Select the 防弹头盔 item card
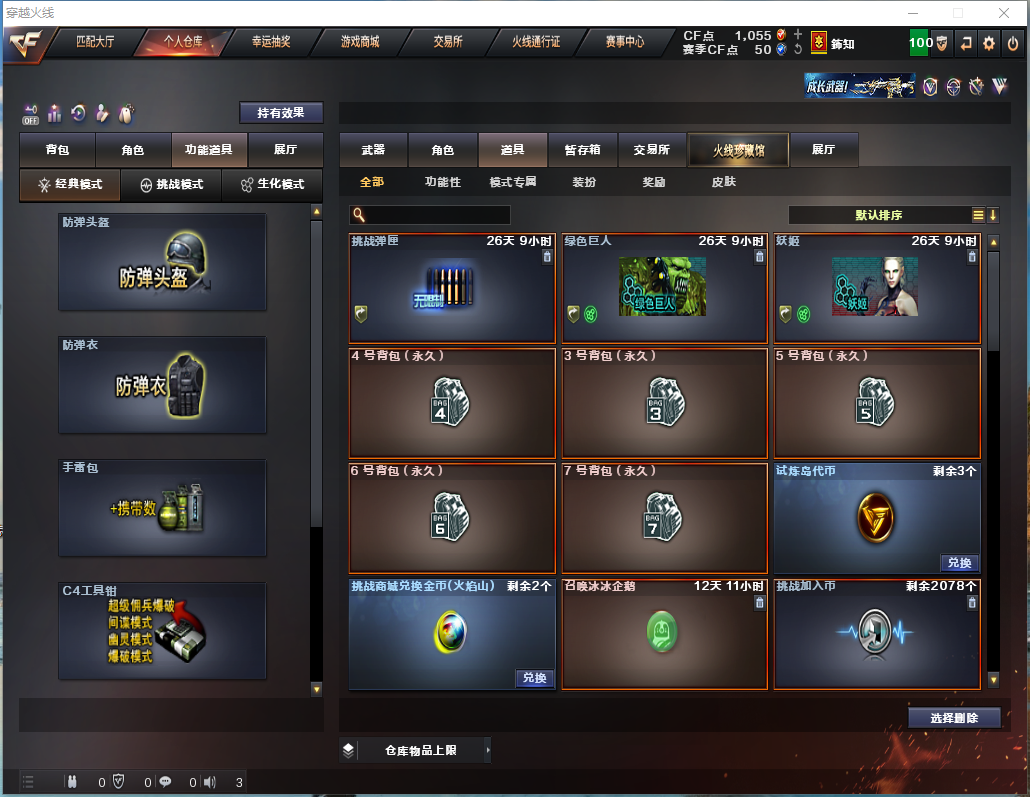Viewport: 1030px width, 797px height. tap(162, 262)
